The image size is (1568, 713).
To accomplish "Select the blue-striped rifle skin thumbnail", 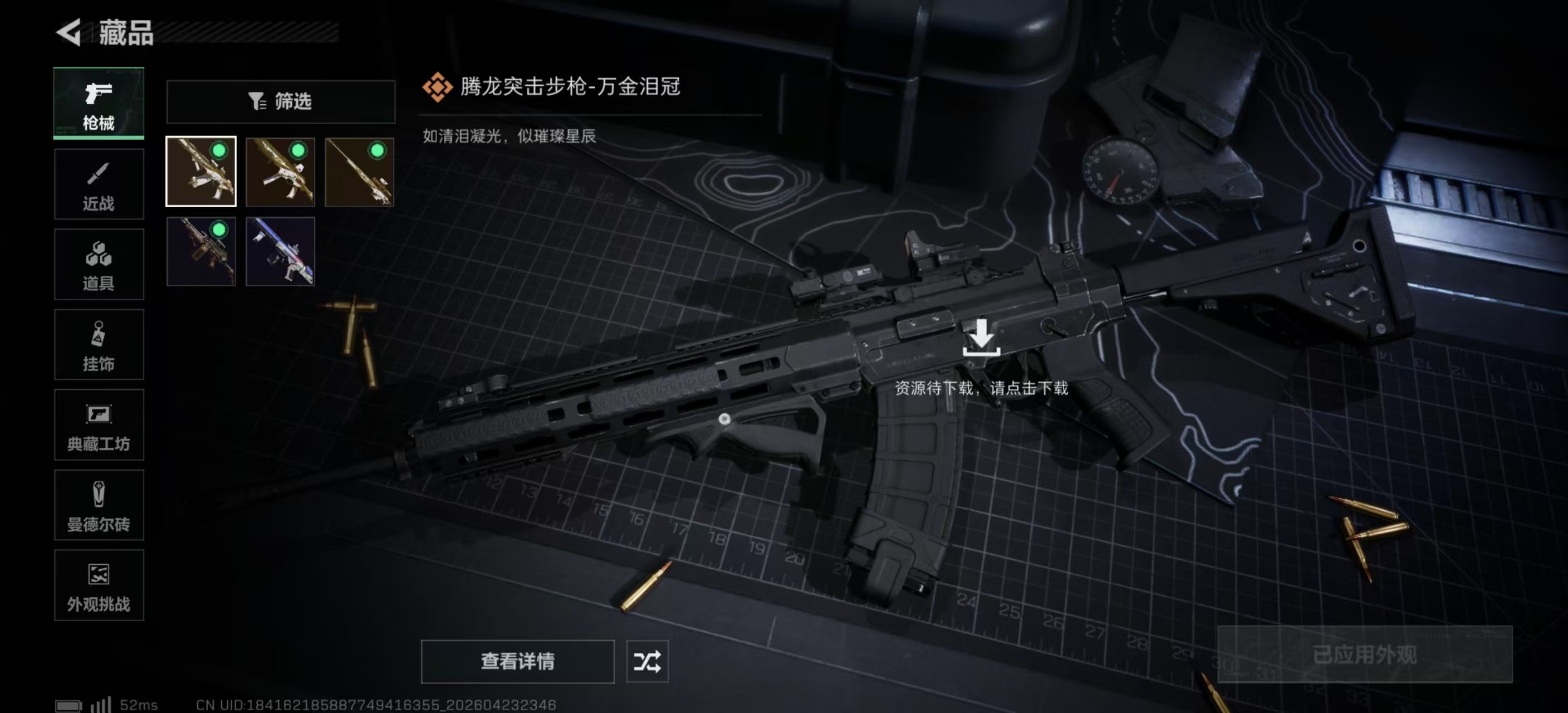I will tap(280, 251).
